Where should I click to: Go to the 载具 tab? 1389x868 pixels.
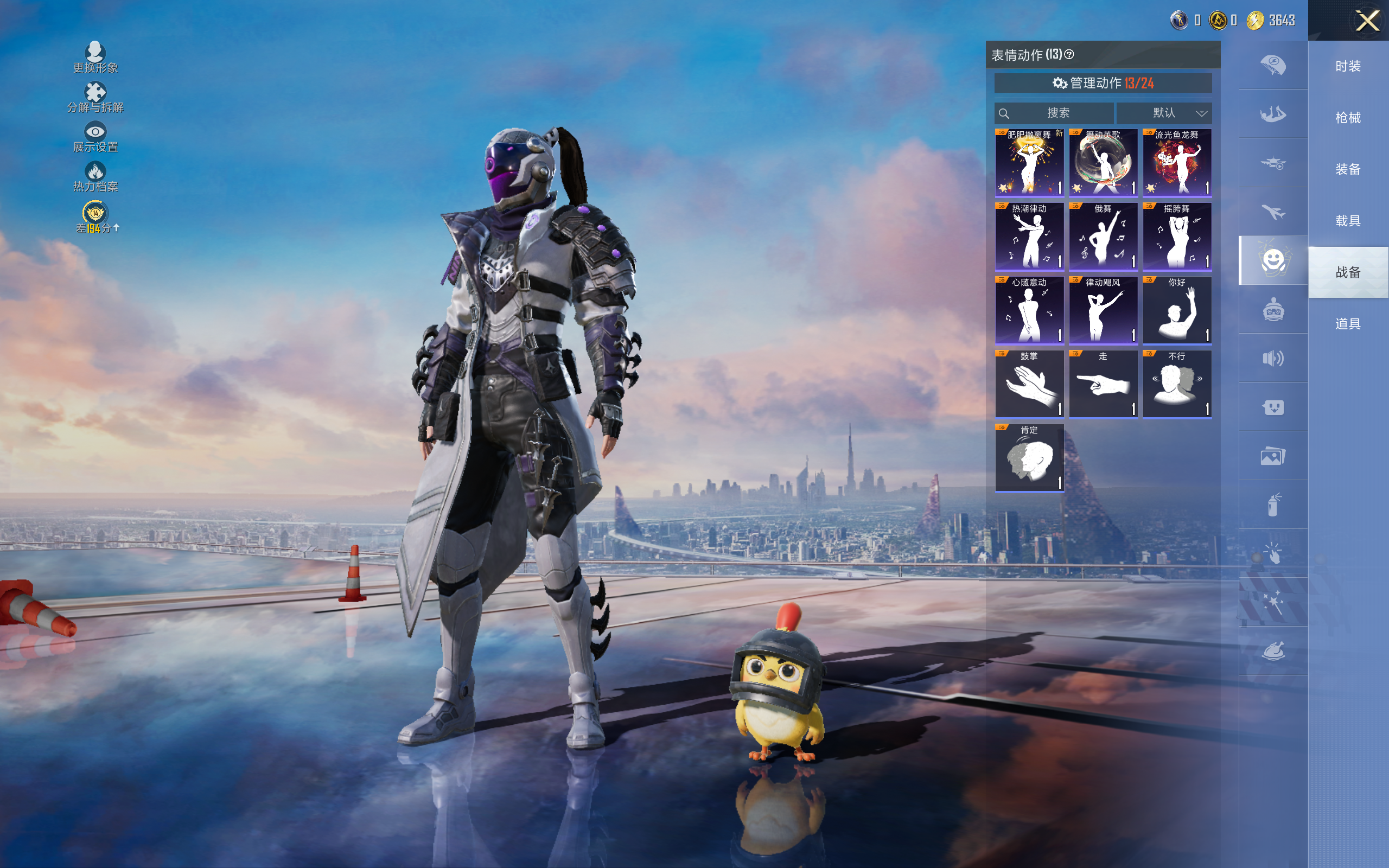[x=1348, y=221]
